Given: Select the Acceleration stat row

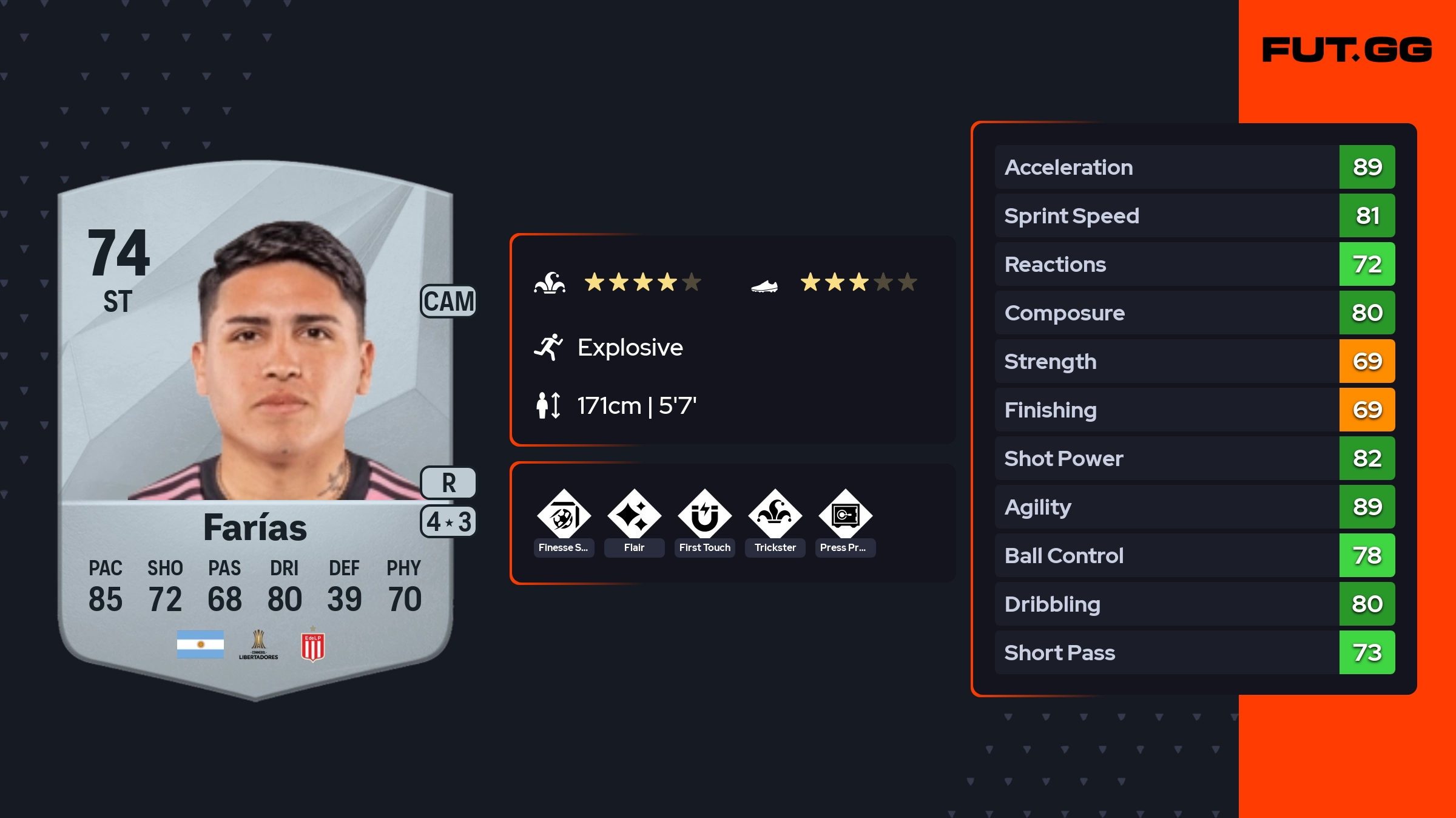Looking at the screenshot, I should pyautogui.click(x=1194, y=167).
